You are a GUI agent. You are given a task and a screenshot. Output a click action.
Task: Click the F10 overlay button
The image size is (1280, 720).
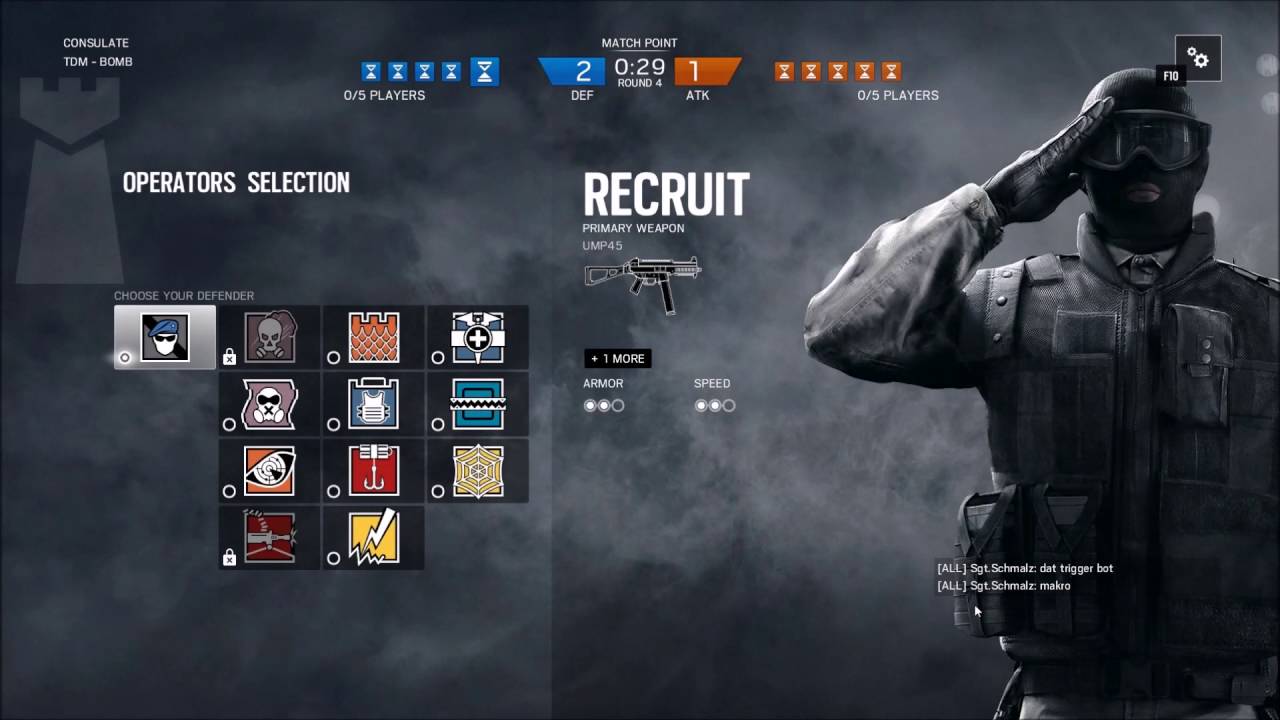(x=1171, y=76)
